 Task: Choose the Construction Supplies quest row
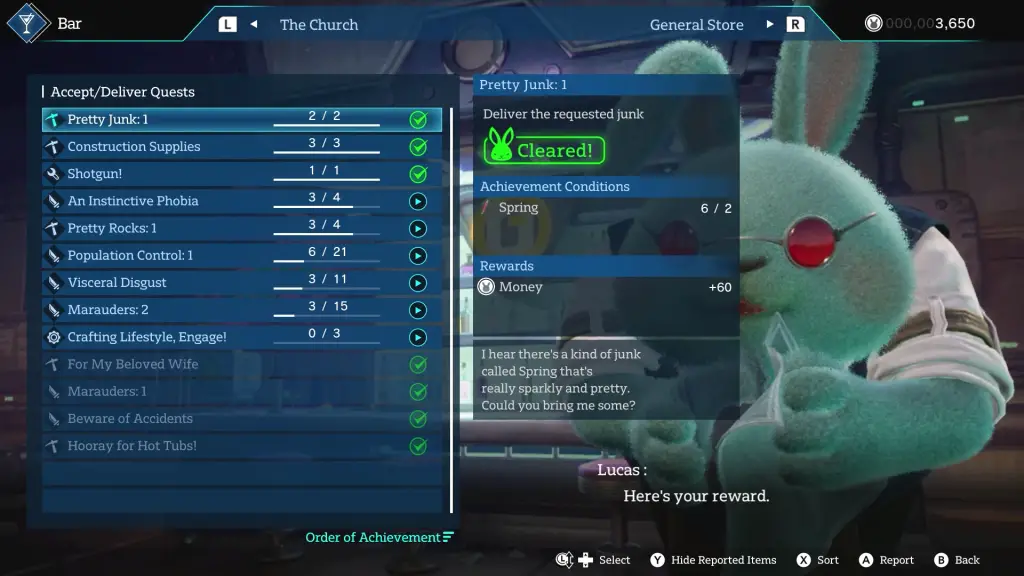(x=241, y=147)
